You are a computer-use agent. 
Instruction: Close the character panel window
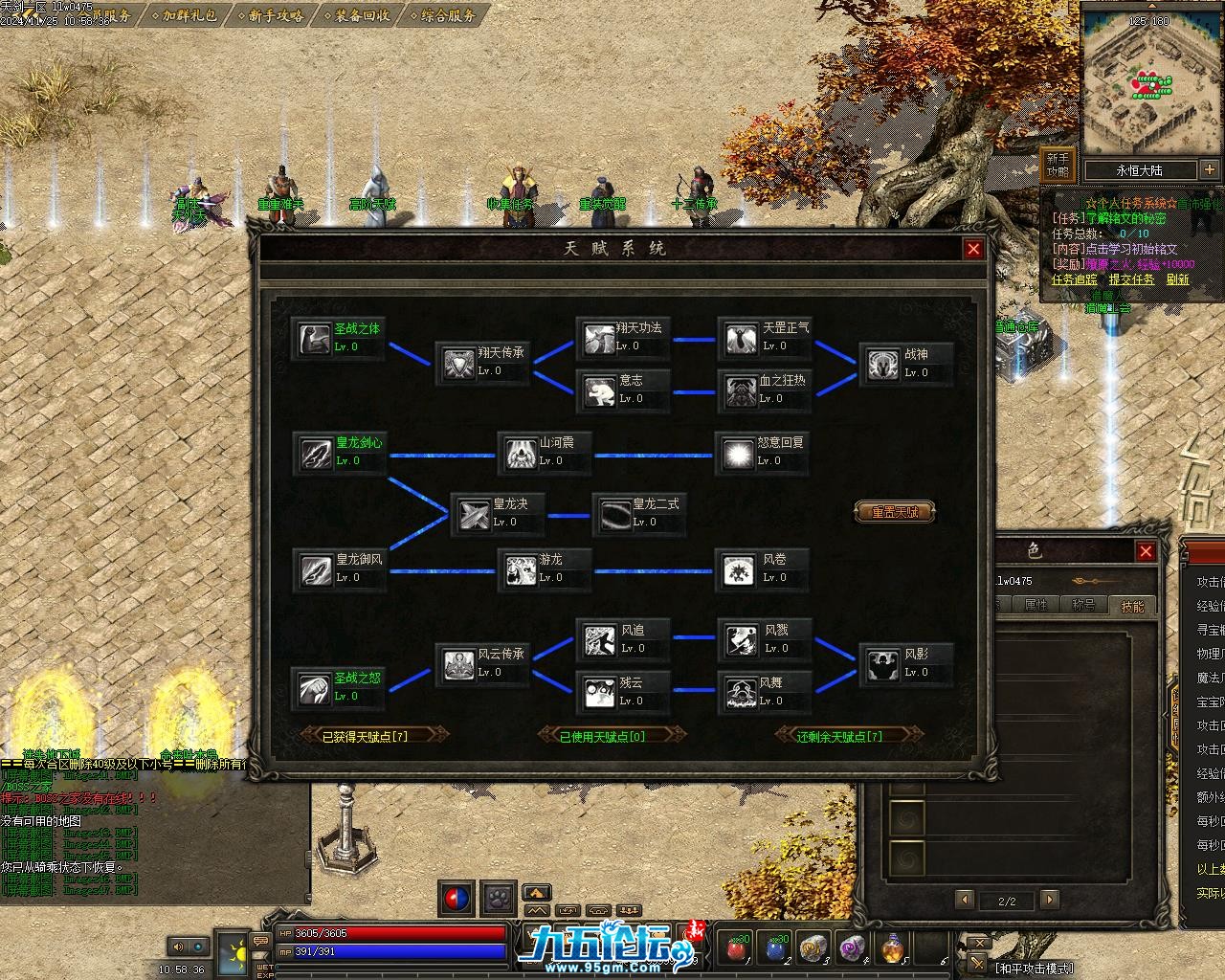1146,551
